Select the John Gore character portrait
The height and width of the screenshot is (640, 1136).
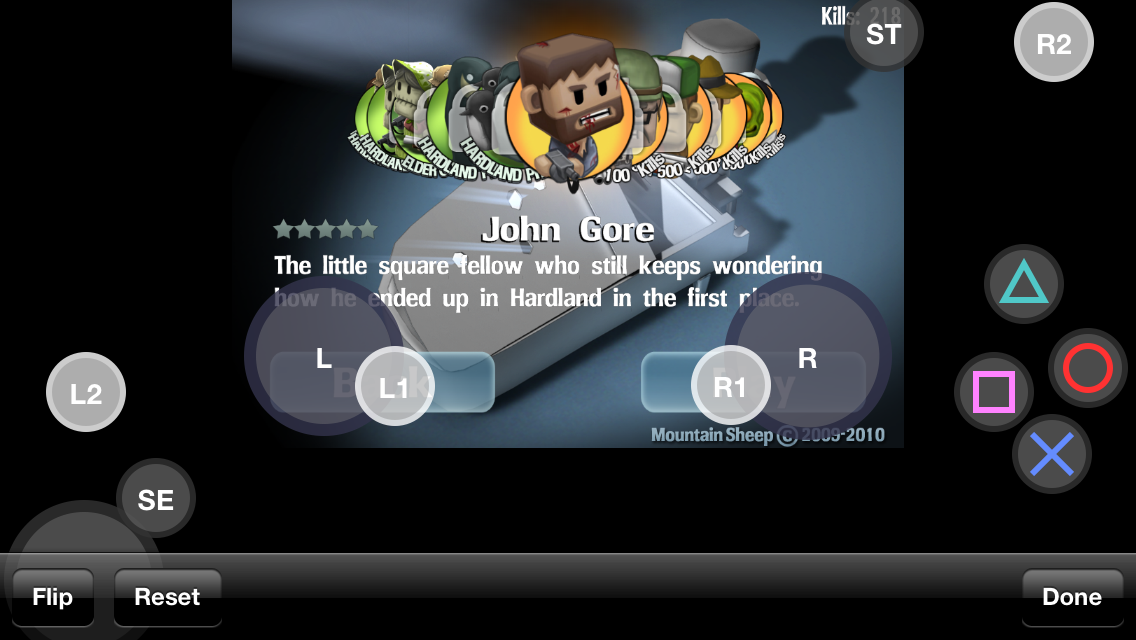[565, 110]
